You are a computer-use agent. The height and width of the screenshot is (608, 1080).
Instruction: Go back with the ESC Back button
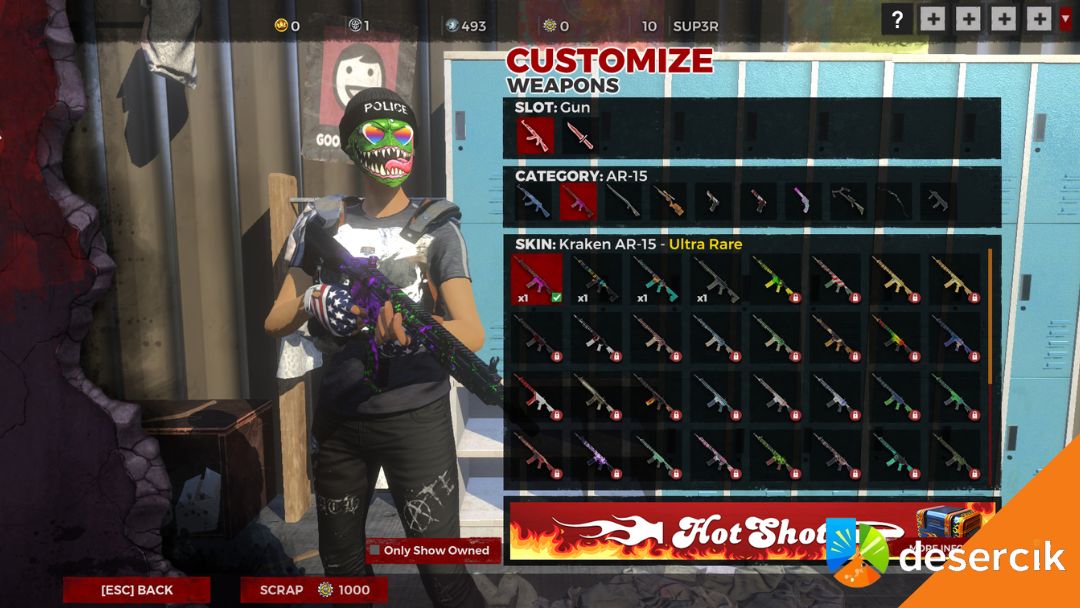pyautogui.click(x=137, y=590)
